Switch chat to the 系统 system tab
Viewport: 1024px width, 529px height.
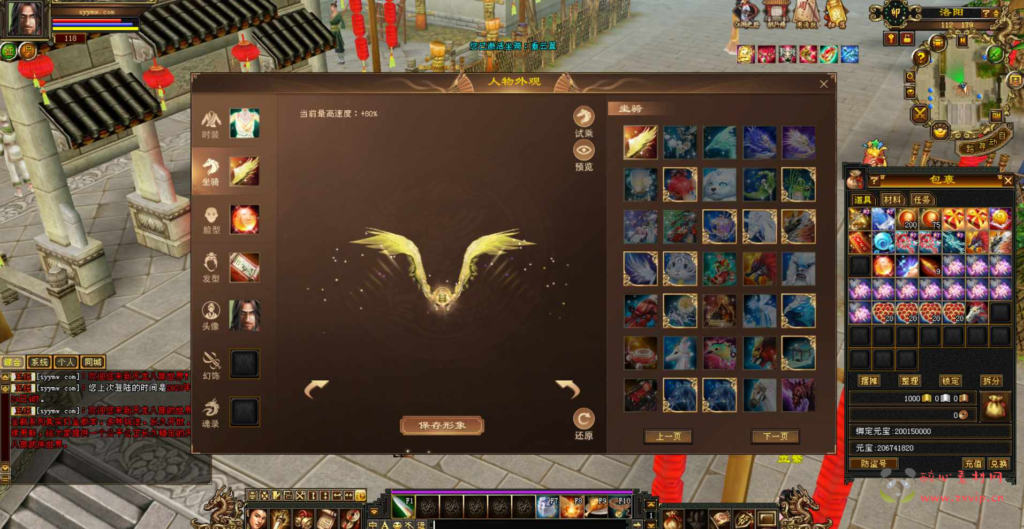tap(40, 361)
